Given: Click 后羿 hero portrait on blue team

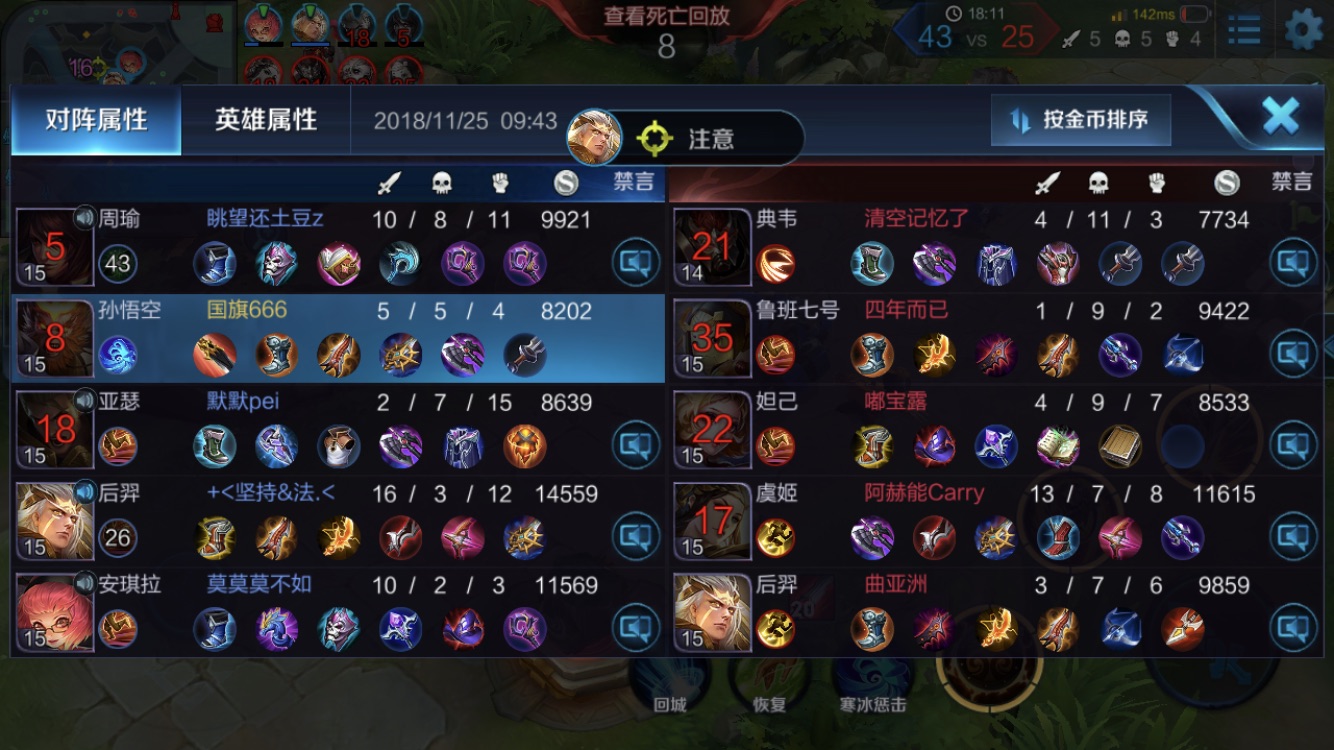Looking at the screenshot, I should [55, 520].
